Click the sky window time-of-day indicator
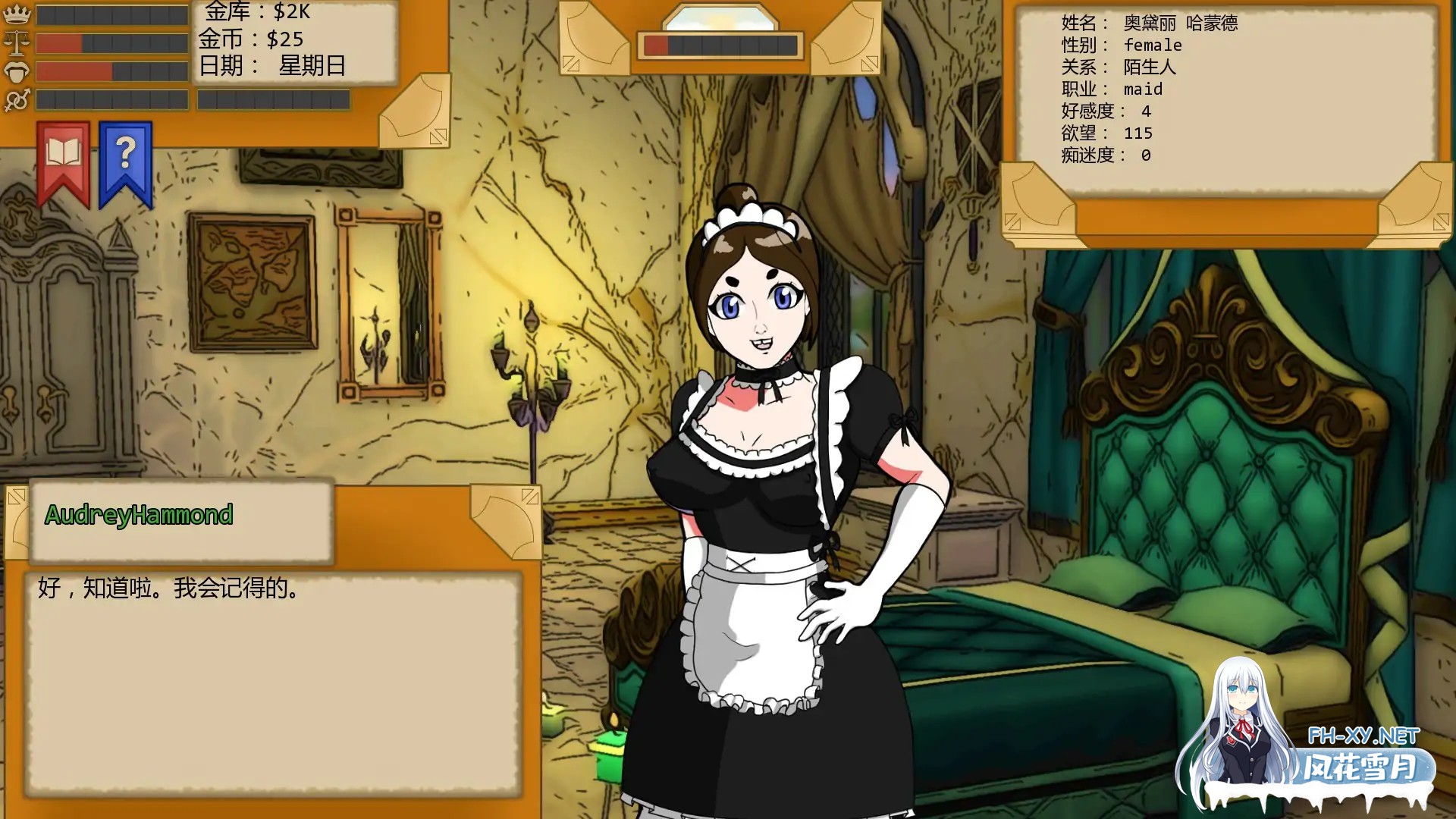Screen dimensions: 1456x819 [x=721, y=15]
